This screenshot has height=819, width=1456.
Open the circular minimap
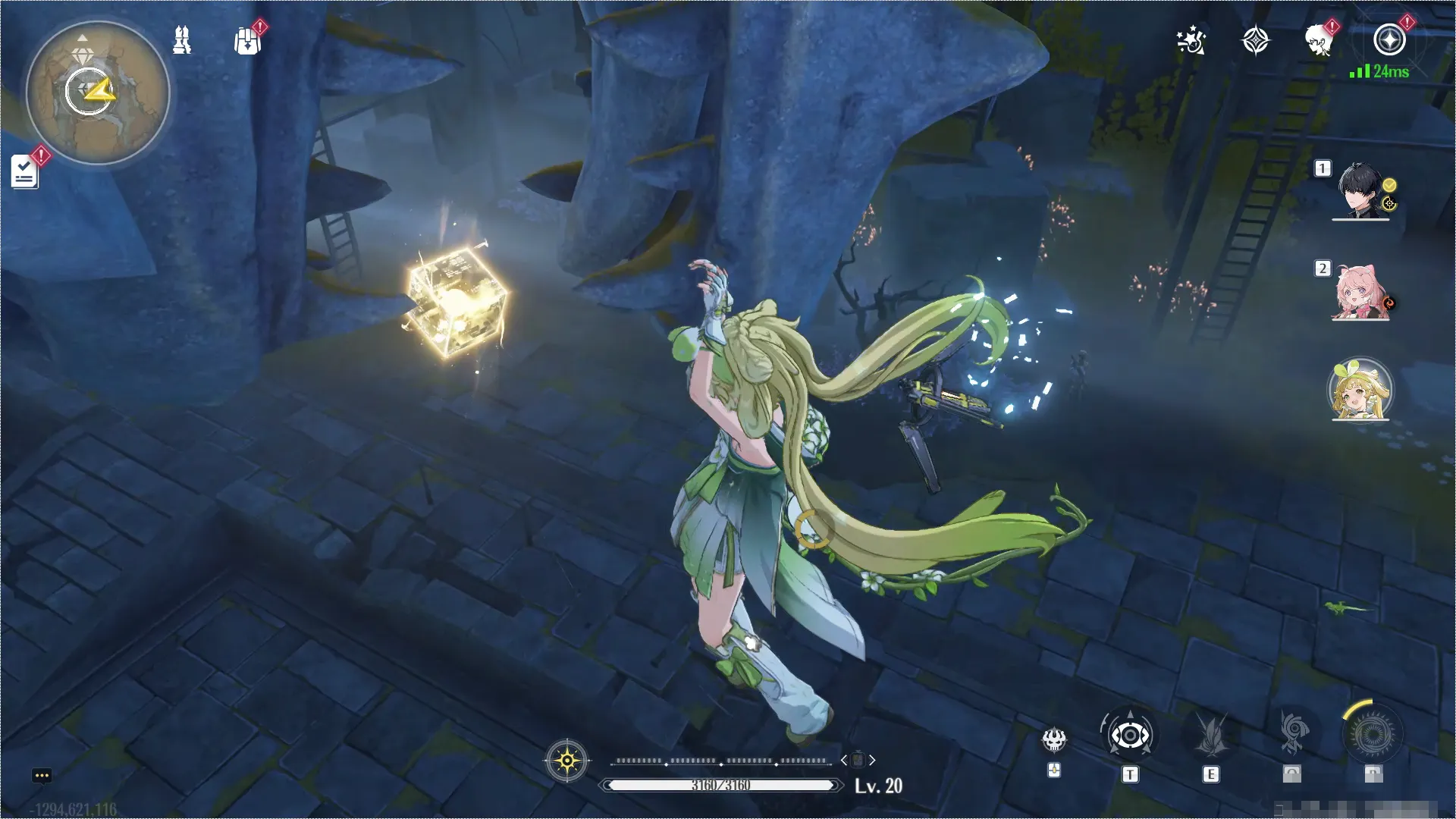pos(98,93)
